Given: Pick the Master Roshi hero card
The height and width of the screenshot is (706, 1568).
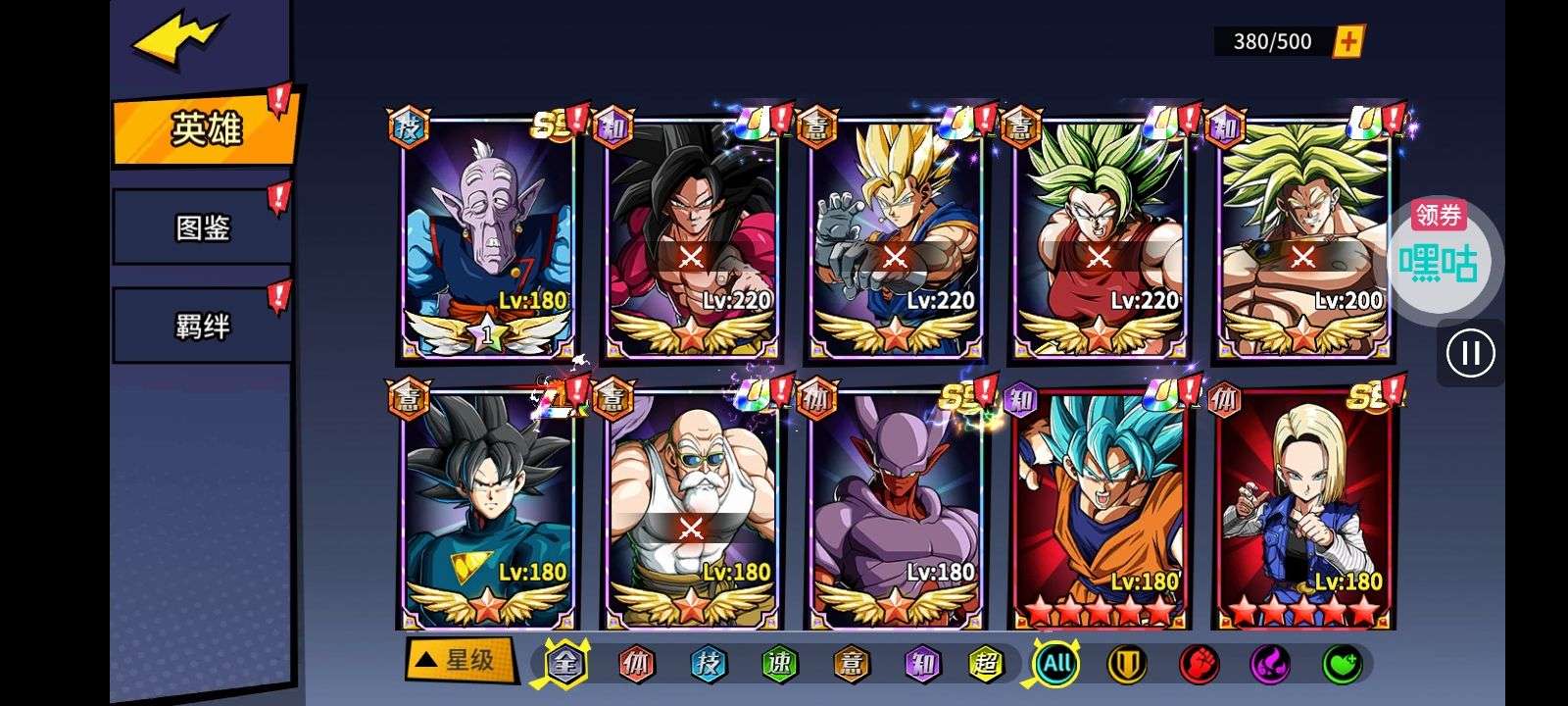Looking at the screenshot, I should (691, 510).
